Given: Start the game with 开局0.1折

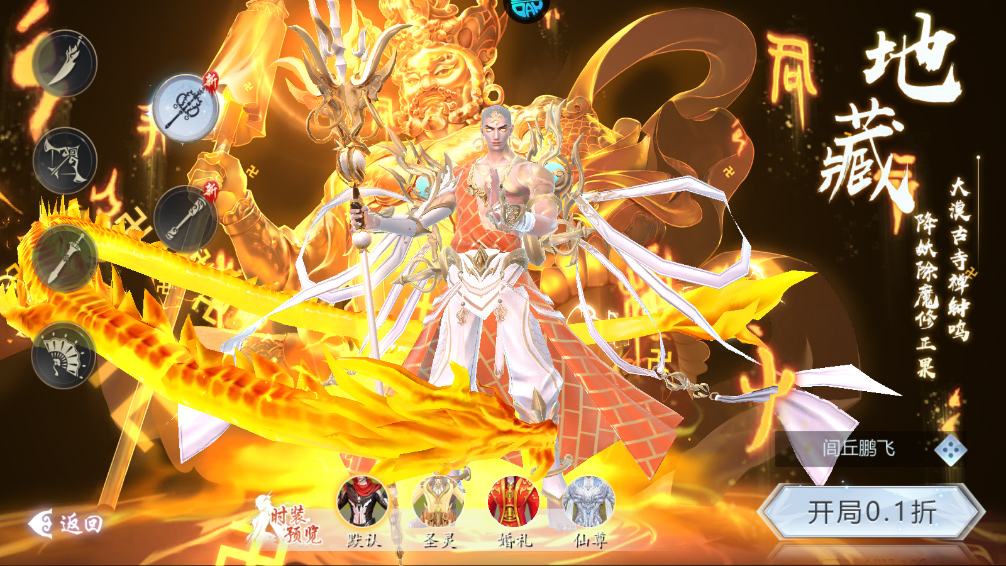Looking at the screenshot, I should (871, 512).
